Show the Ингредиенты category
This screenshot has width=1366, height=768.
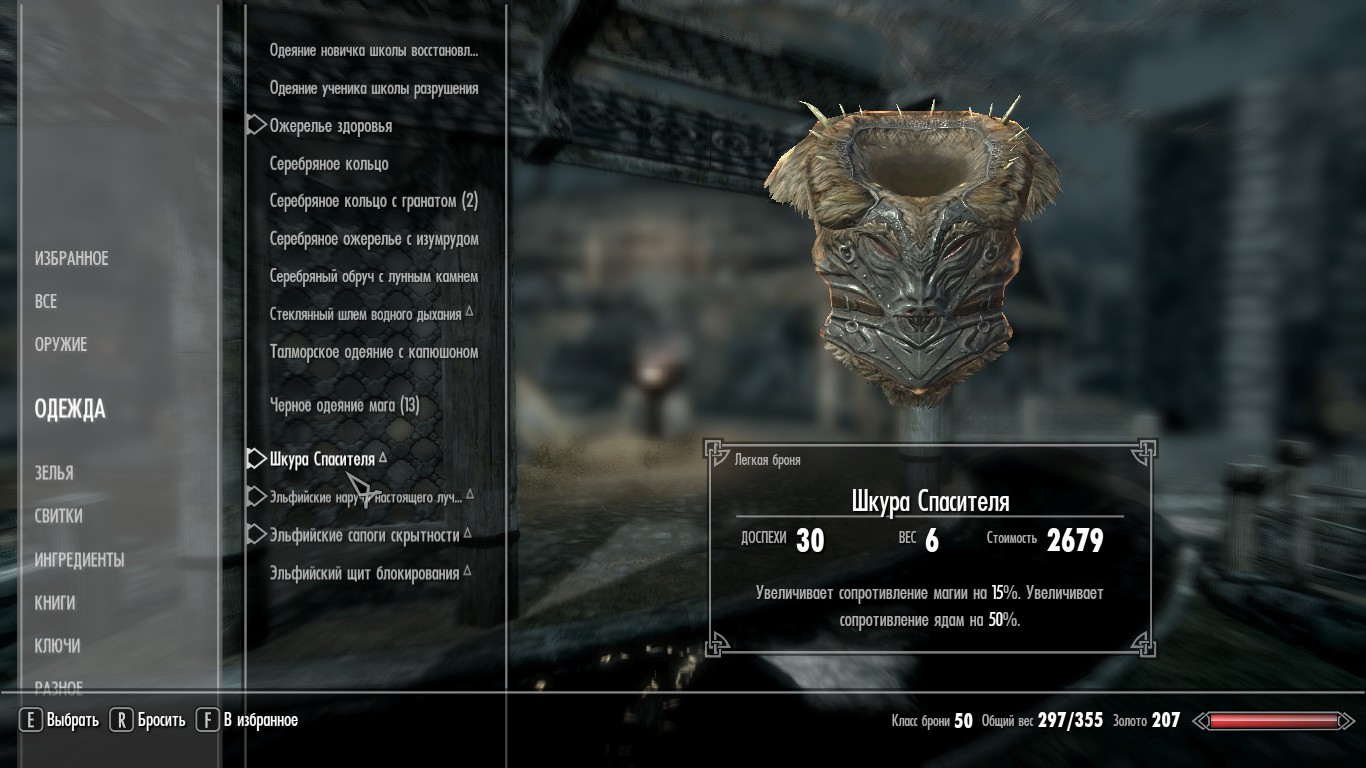coord(79,560)
